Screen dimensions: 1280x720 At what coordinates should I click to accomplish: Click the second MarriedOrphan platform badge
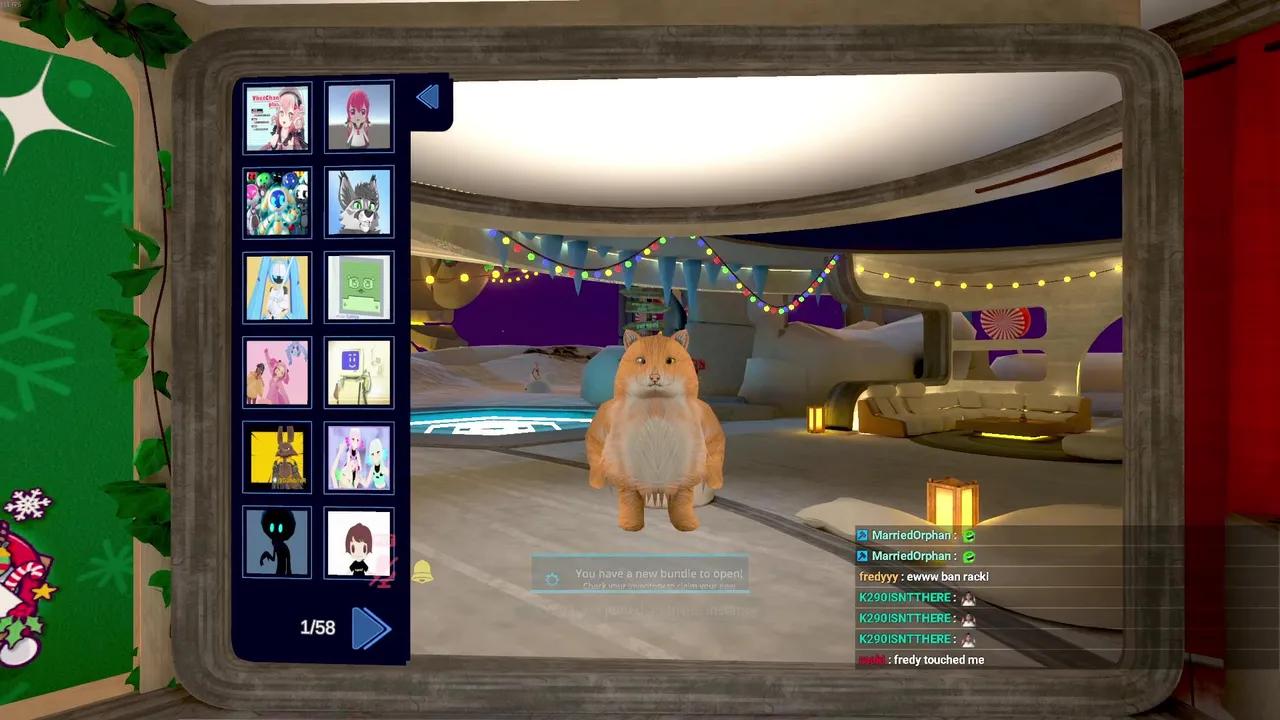point(861,556)
